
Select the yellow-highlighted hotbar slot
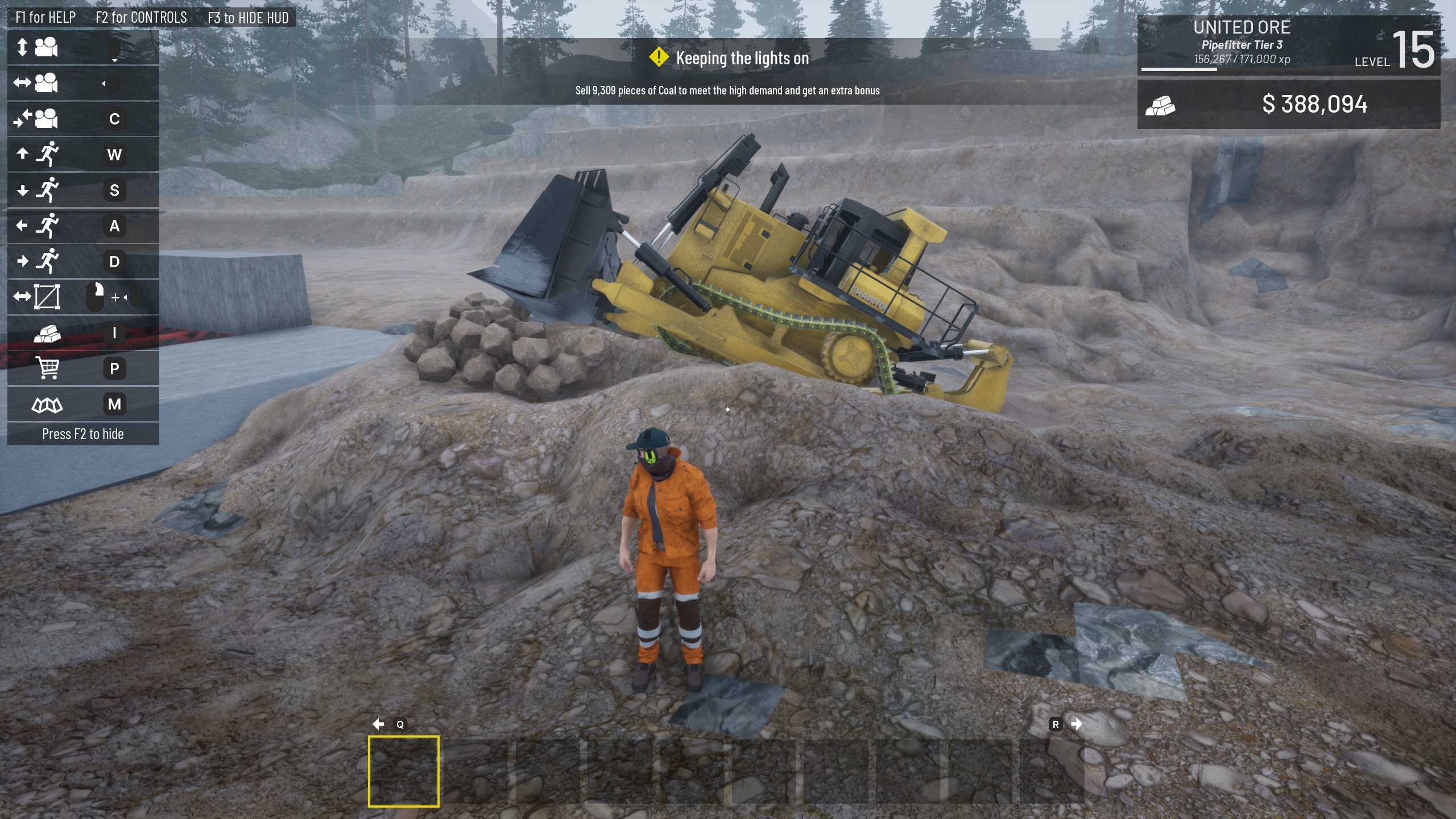click(x=403, y=771)
